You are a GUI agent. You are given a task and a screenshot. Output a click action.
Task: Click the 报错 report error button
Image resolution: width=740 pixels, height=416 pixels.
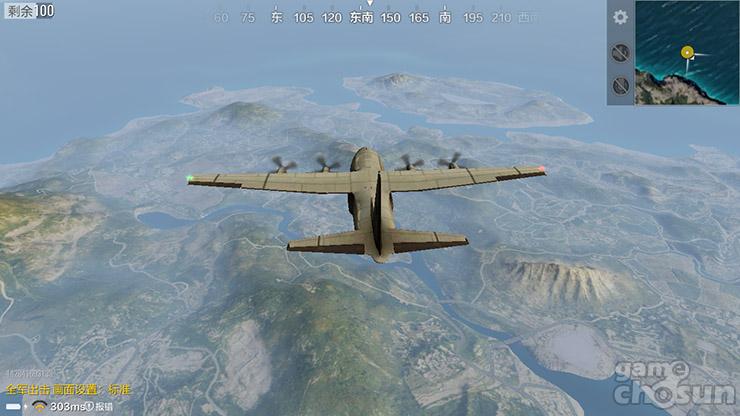point(104,407)
